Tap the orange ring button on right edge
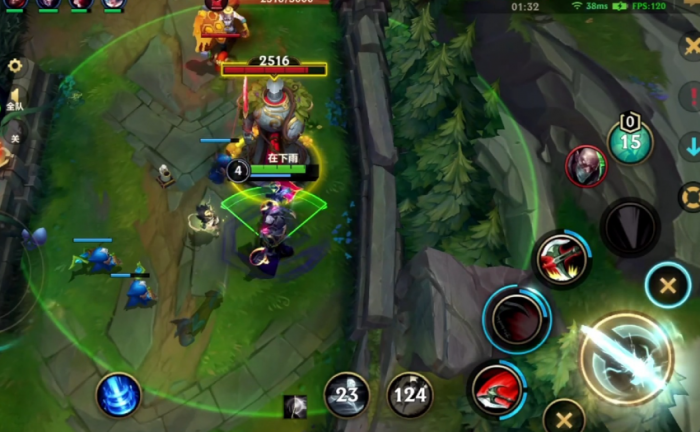Viewport: 700px width, 432px height. (690, 196)
